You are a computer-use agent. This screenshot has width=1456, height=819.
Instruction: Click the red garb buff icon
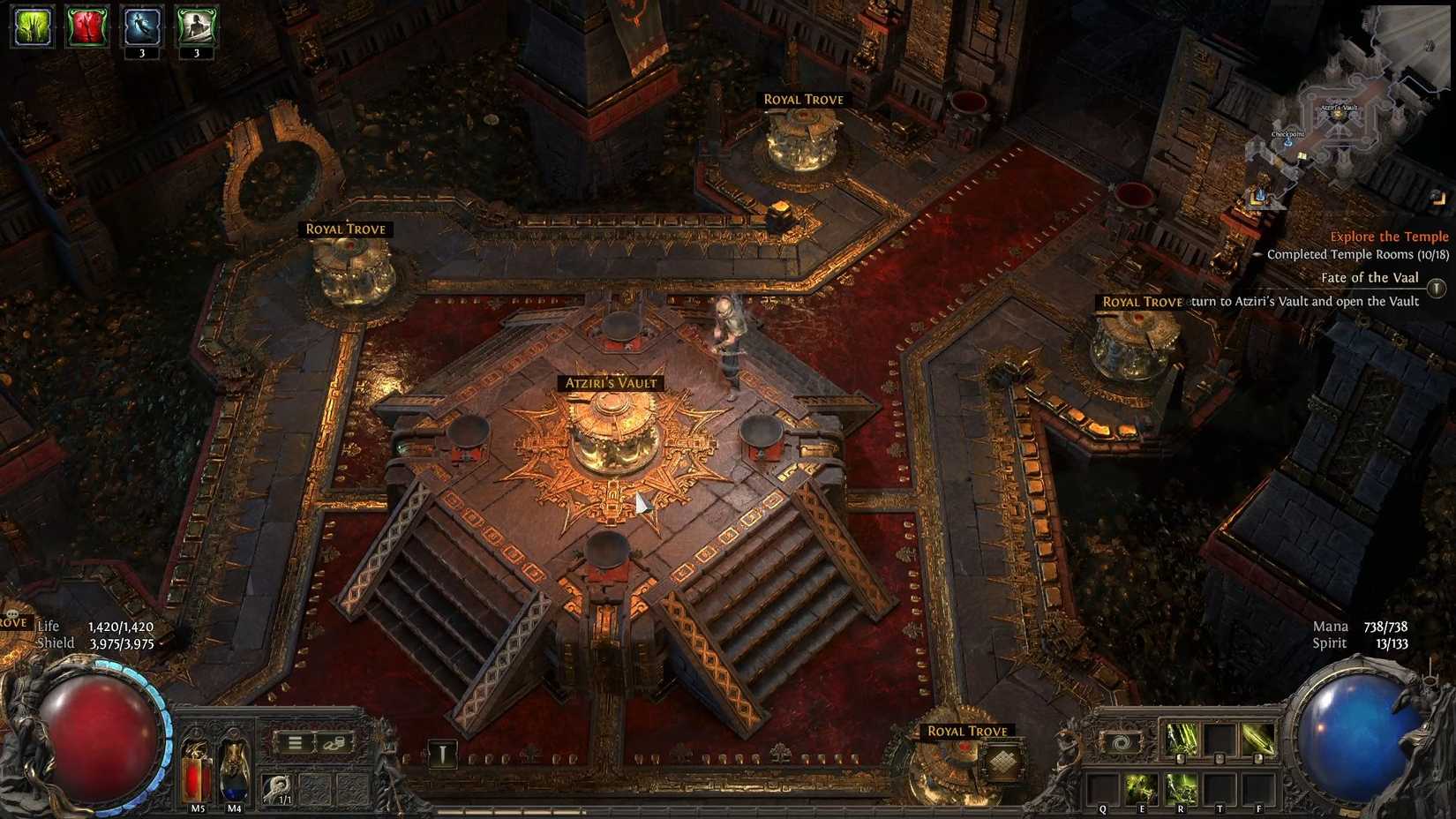(x=87, y=26)
